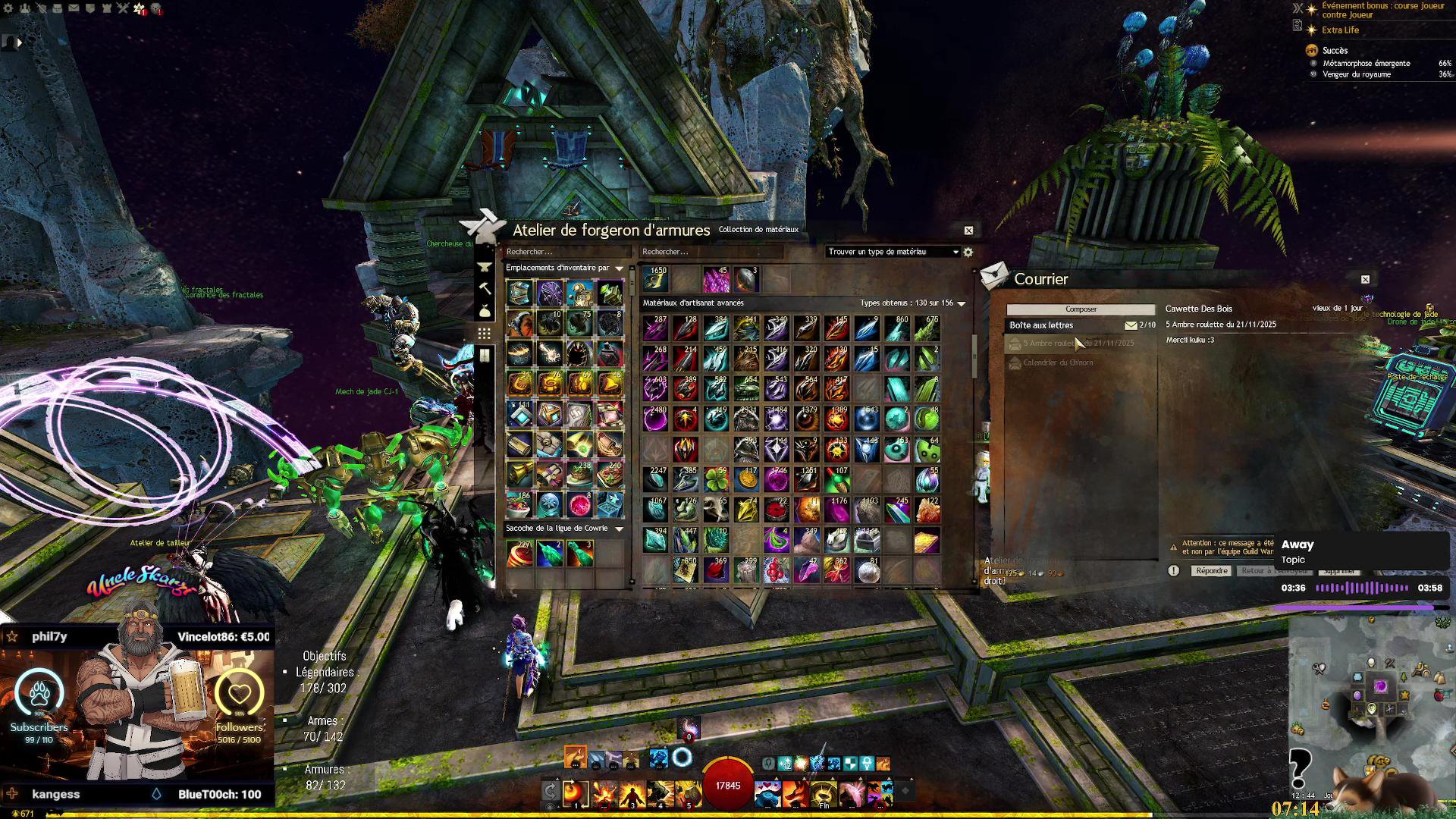Screen dimensions: 1456x819
Task: Click the Composer button in mail
Action: coord(1081,309)
